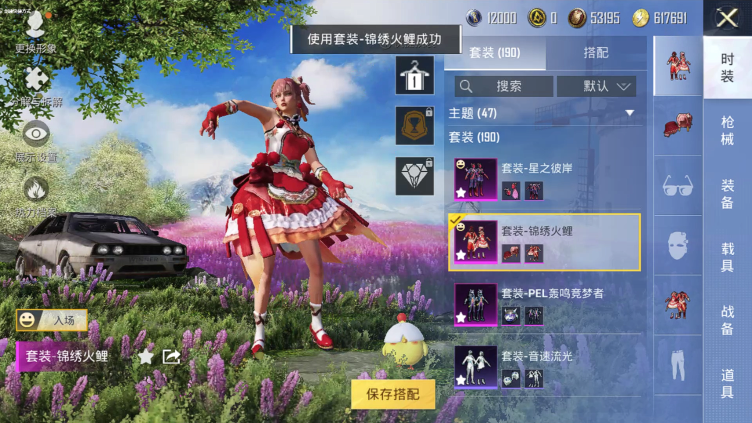Switch to the 枪械 category tab

click(x=727, y=130)
